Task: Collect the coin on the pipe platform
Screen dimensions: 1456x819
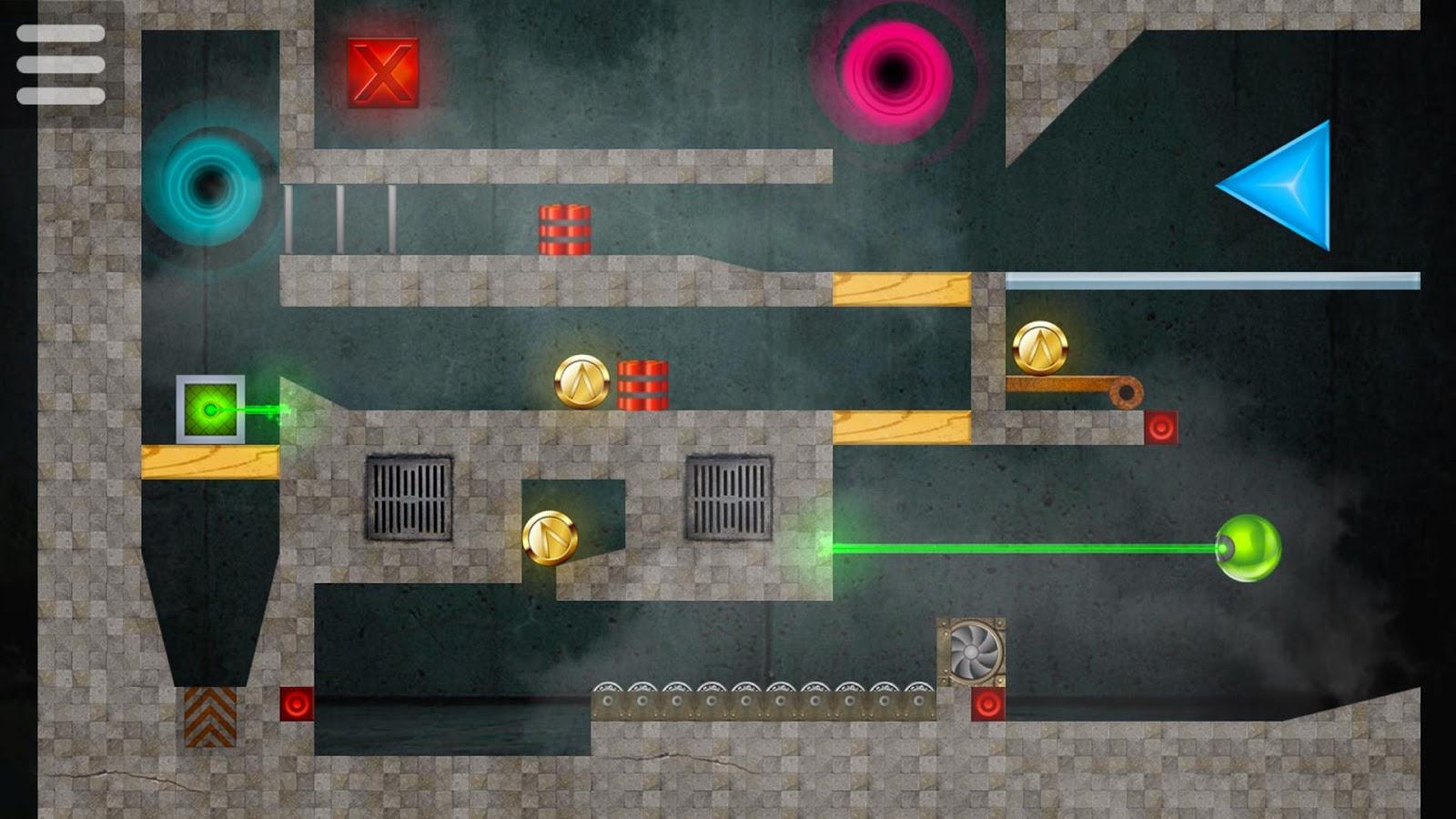Action: (x=1039, y=347)
